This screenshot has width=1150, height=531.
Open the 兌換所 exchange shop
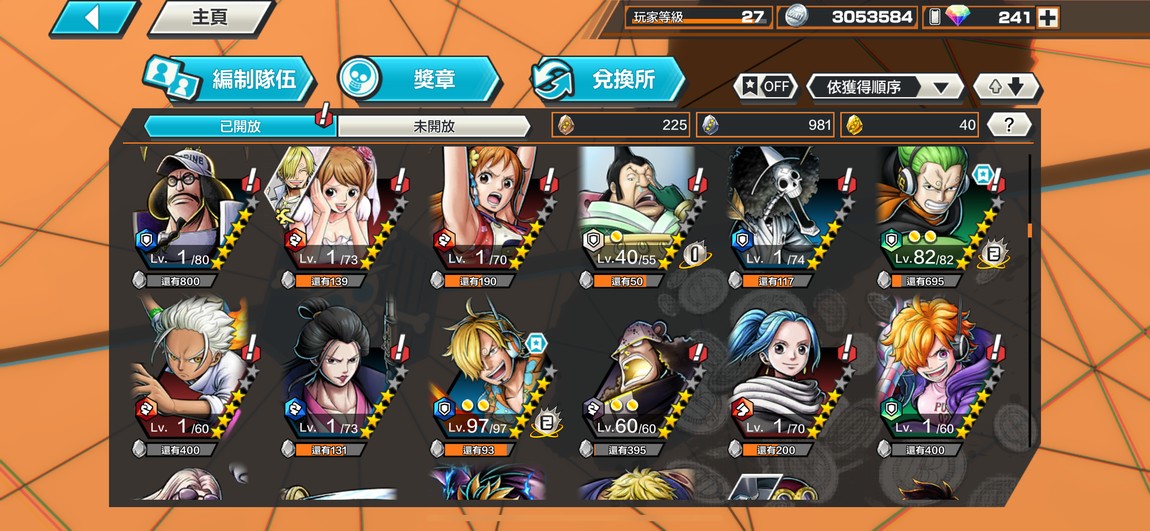click(608, 80)
